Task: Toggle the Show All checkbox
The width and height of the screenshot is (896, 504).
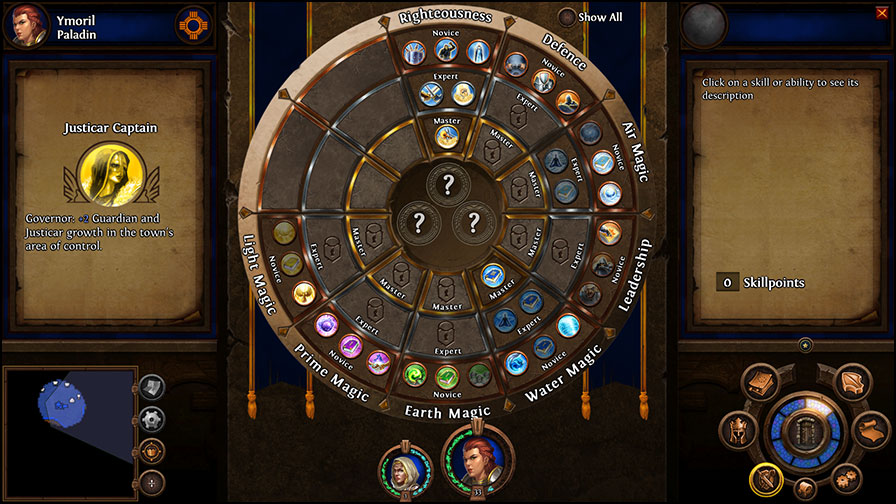Action: point(567,17)
